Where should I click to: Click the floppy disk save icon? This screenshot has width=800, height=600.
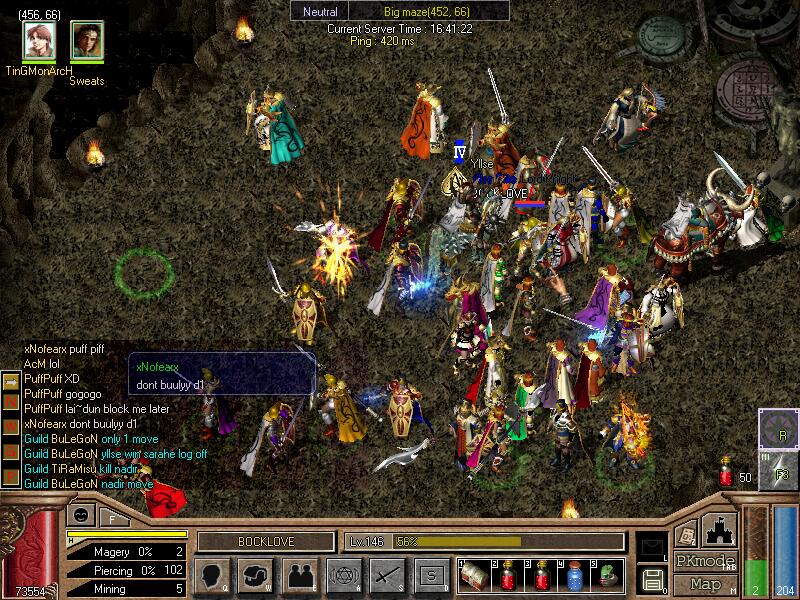(651, 579)
